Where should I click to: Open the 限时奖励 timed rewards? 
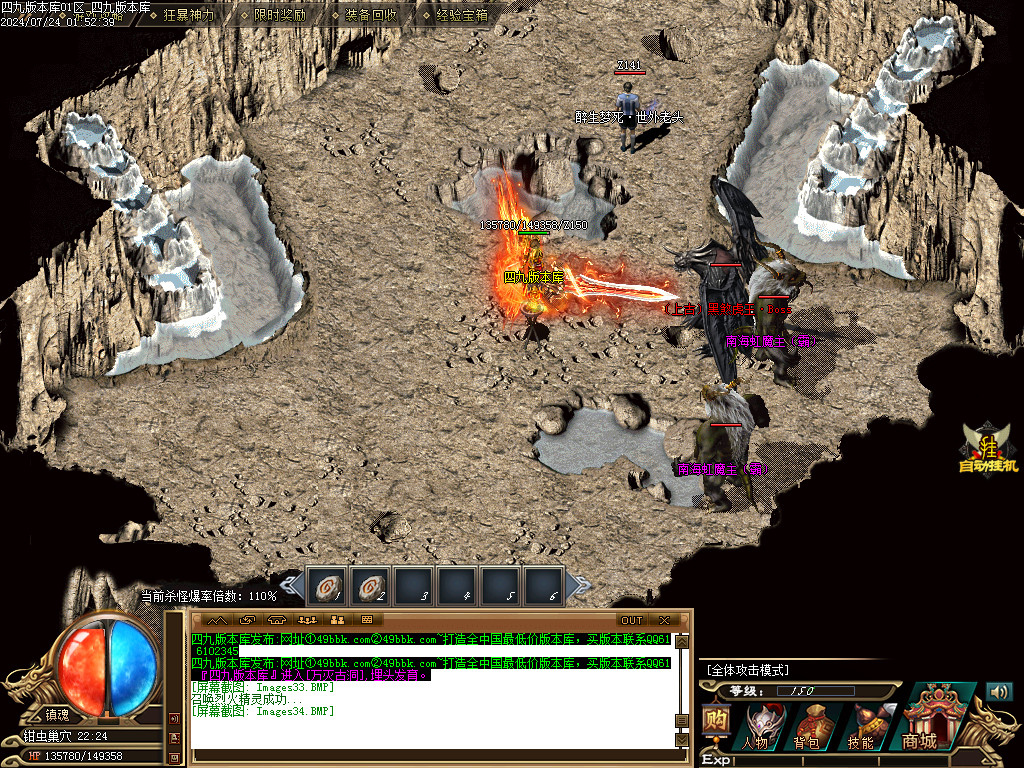point(280,15)
